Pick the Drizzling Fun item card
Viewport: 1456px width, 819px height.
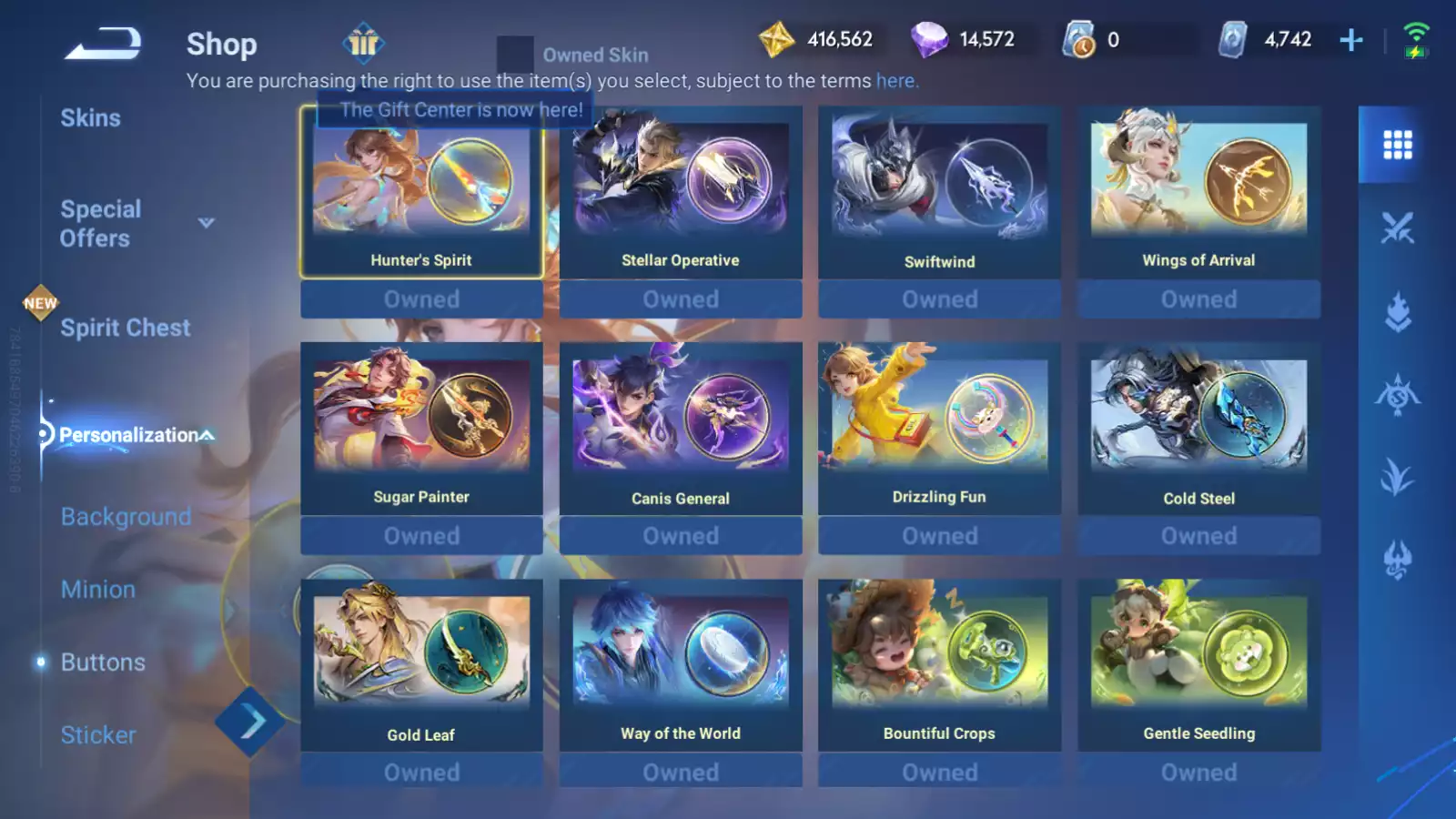[x=939, y=428]
